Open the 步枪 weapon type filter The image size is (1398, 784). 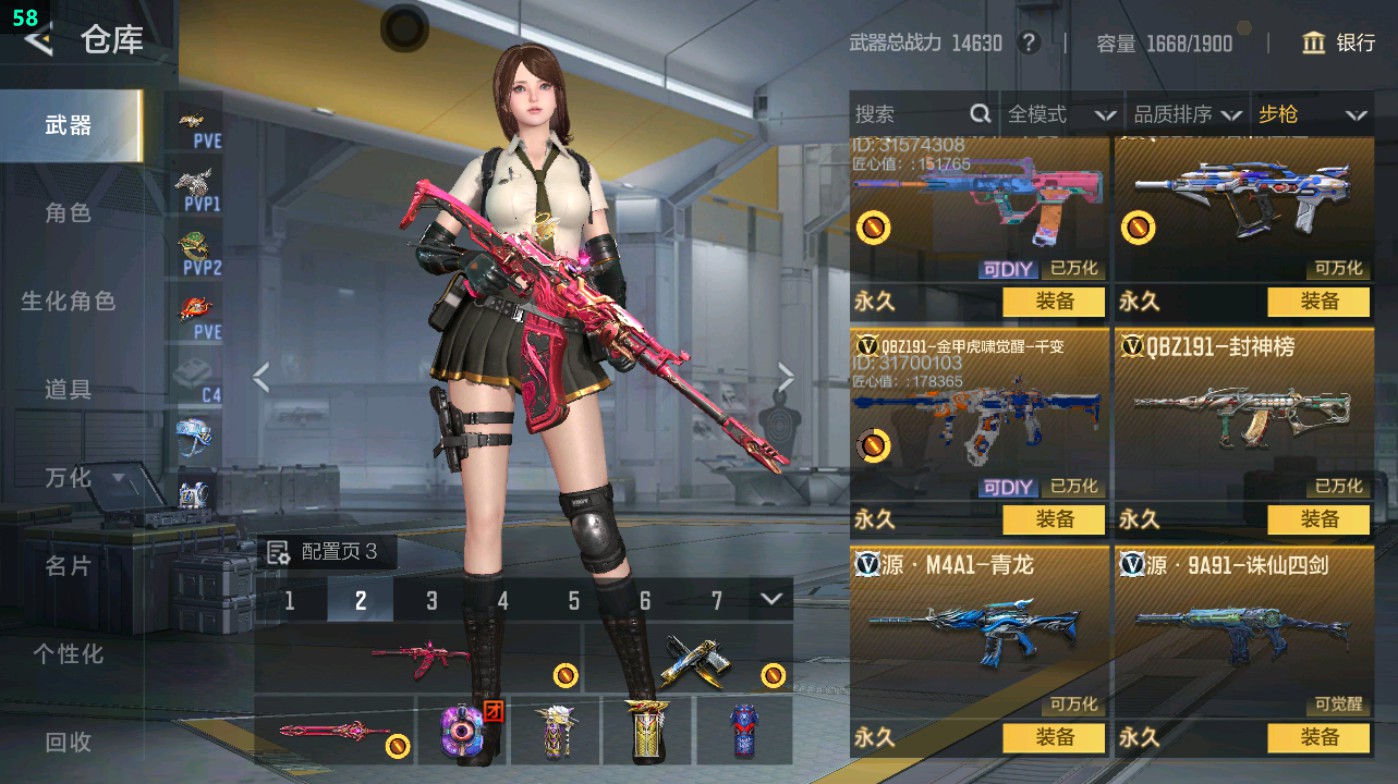click(x=1311, y=115)
